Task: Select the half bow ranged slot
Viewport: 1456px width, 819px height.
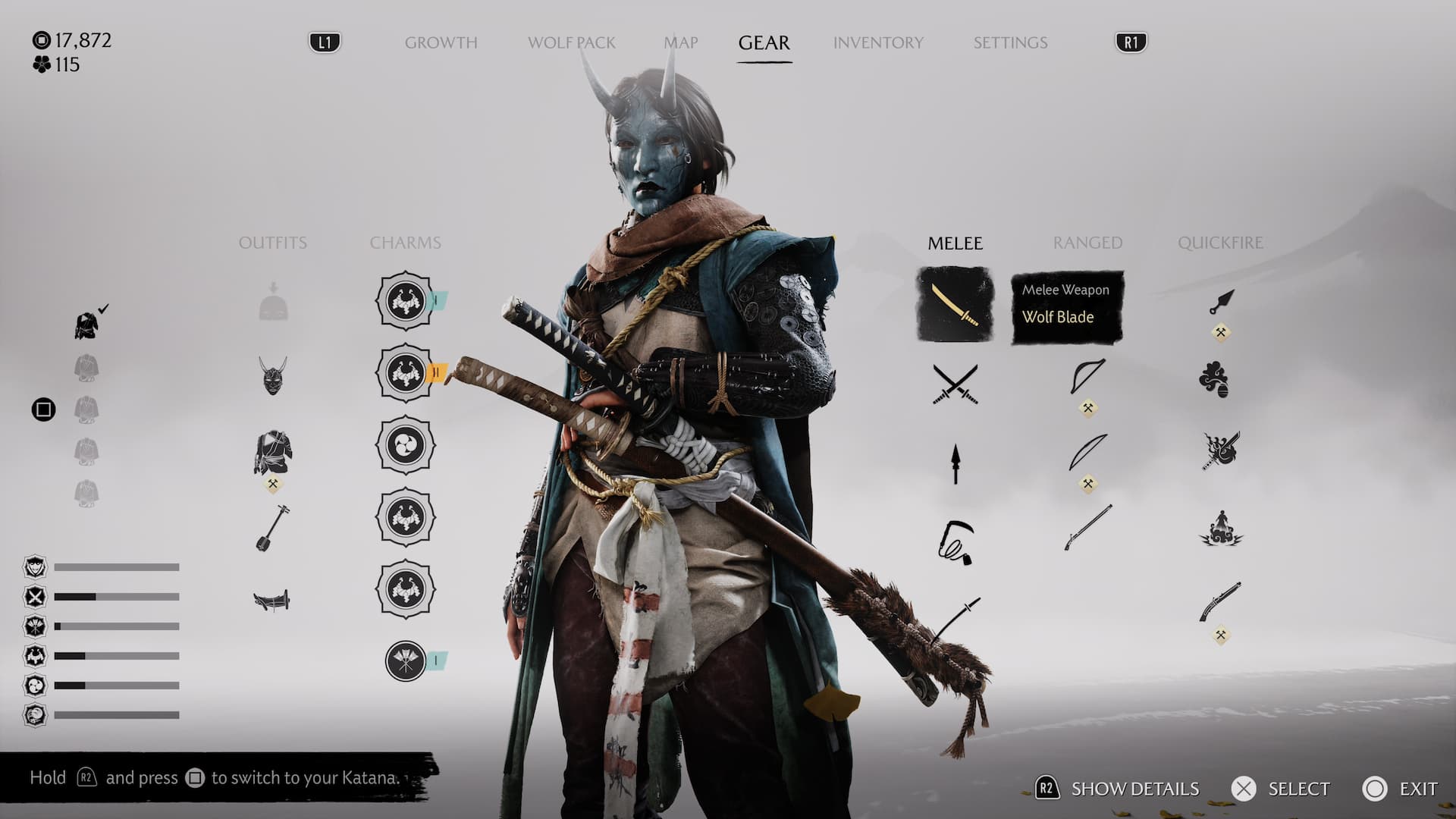Action: coord(1087,377)
